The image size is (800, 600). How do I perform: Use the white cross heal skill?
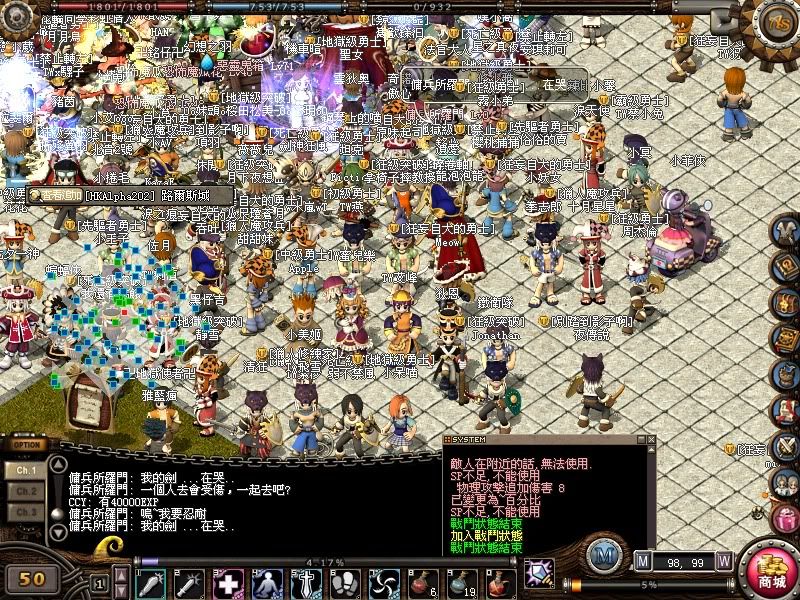click(229, 582)
